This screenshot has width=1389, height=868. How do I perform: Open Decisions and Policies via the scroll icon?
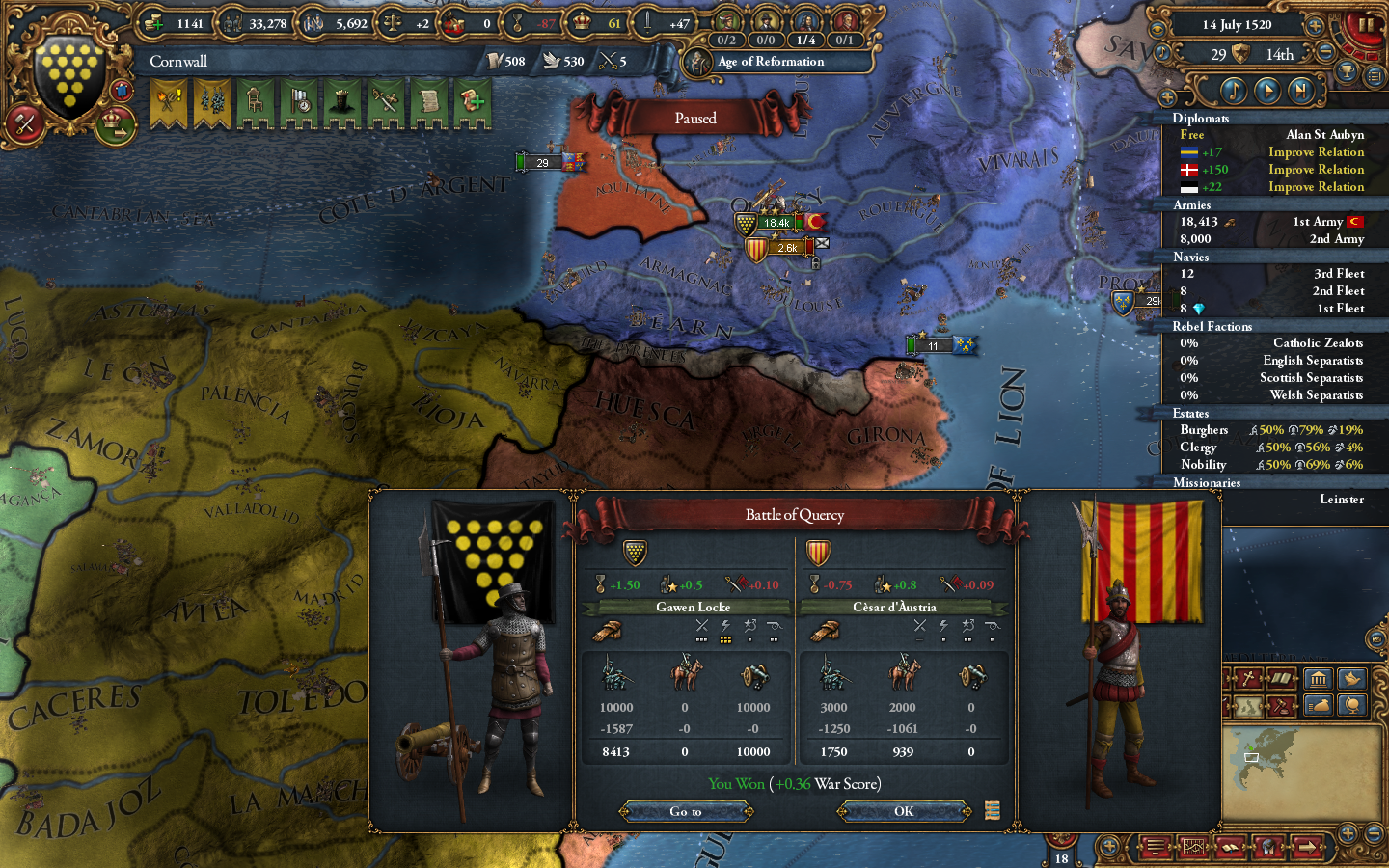click(427, 101)
